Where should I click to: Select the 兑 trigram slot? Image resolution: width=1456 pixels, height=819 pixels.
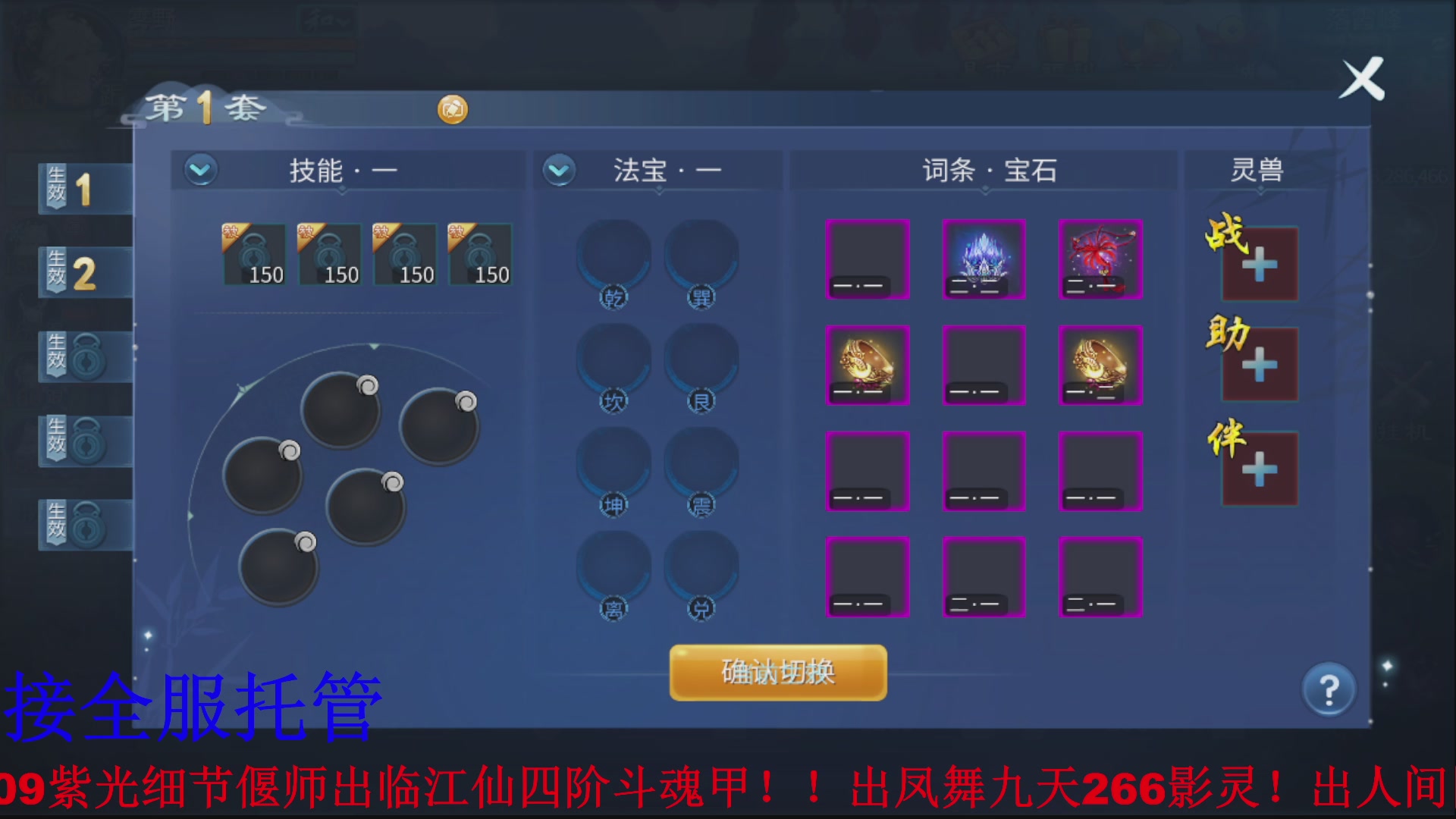click(x=701, y=573)
